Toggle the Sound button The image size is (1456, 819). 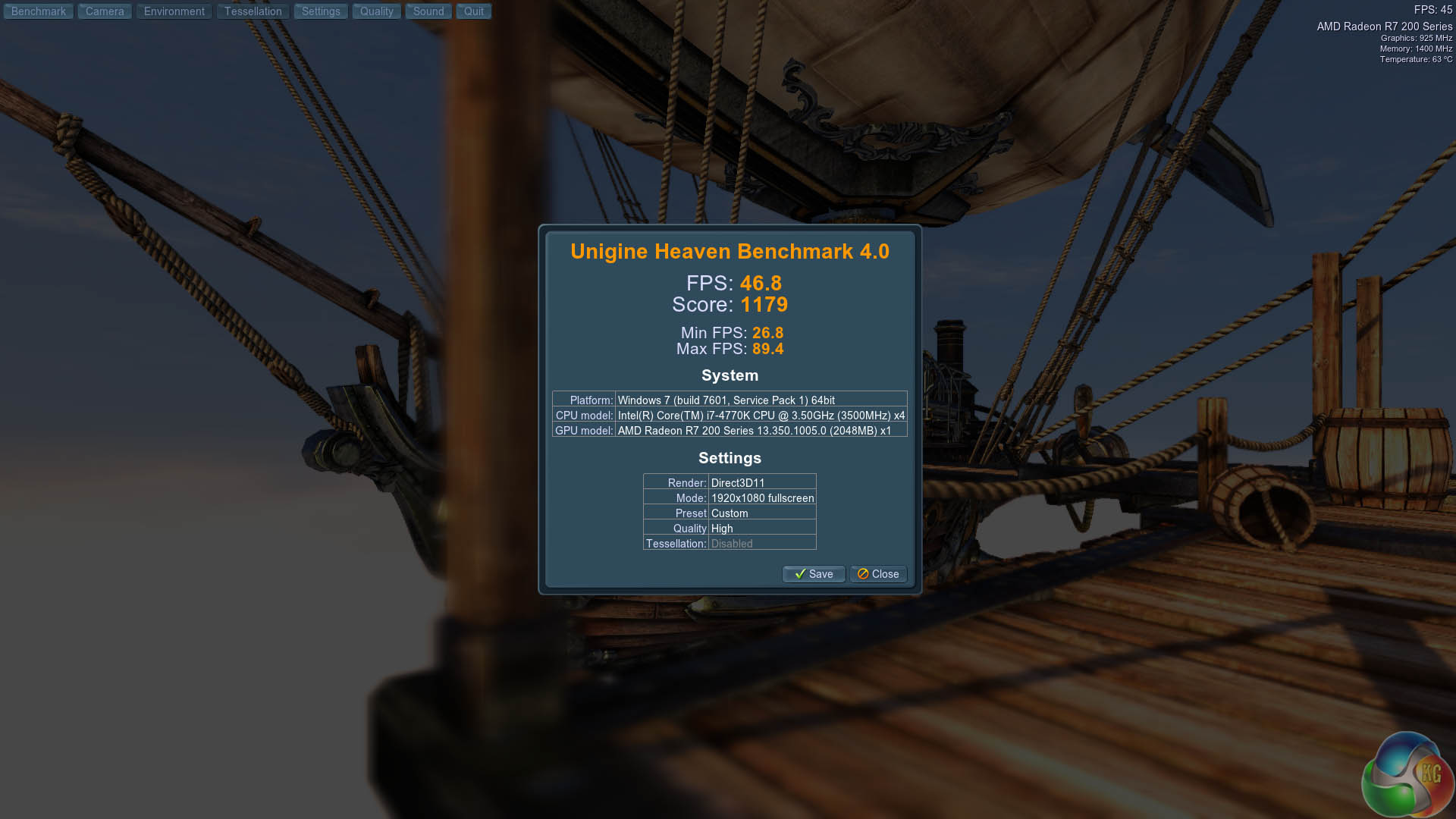tap(428, 11)
